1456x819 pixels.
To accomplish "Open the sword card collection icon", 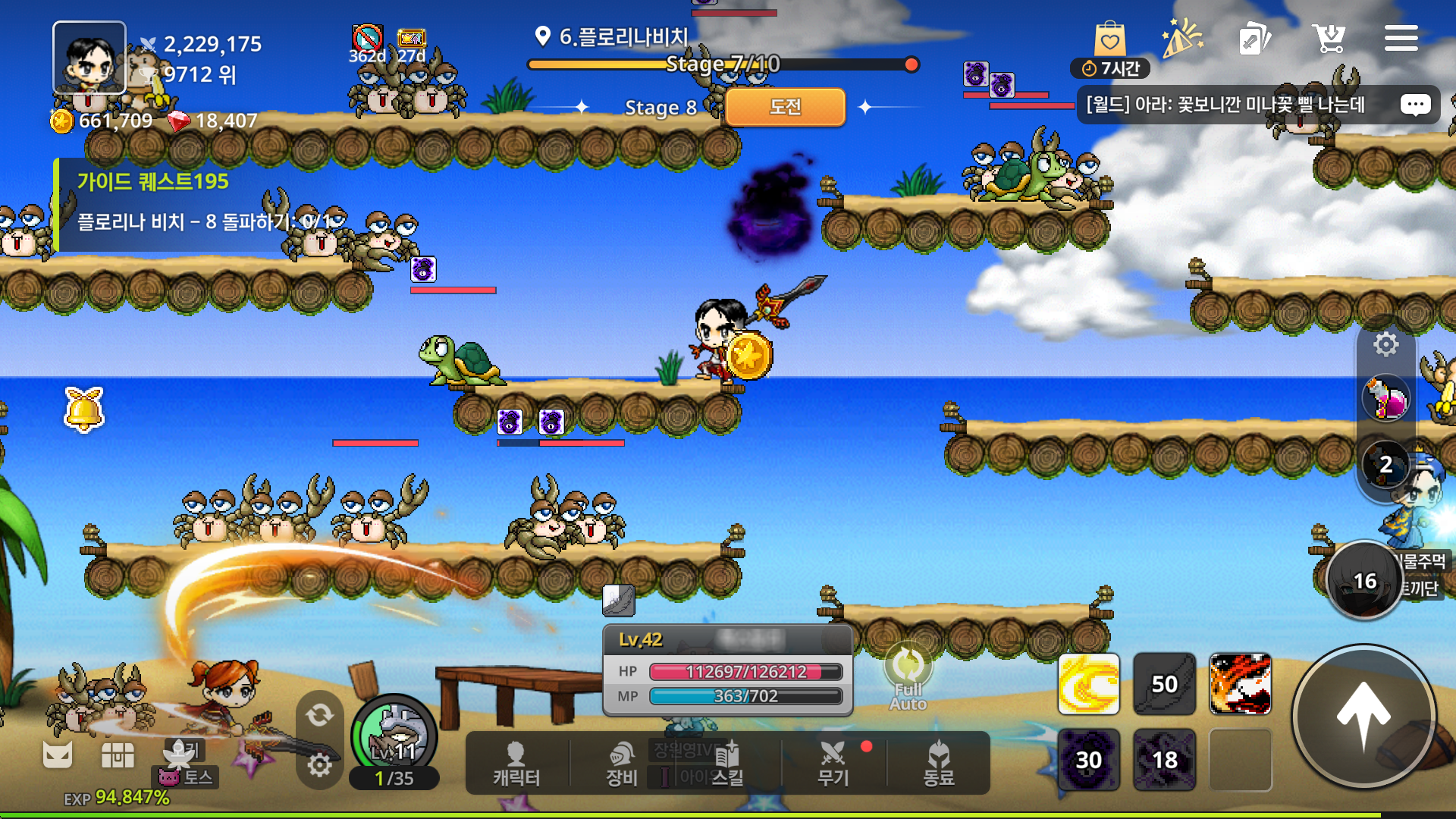I will [1254, 38].
